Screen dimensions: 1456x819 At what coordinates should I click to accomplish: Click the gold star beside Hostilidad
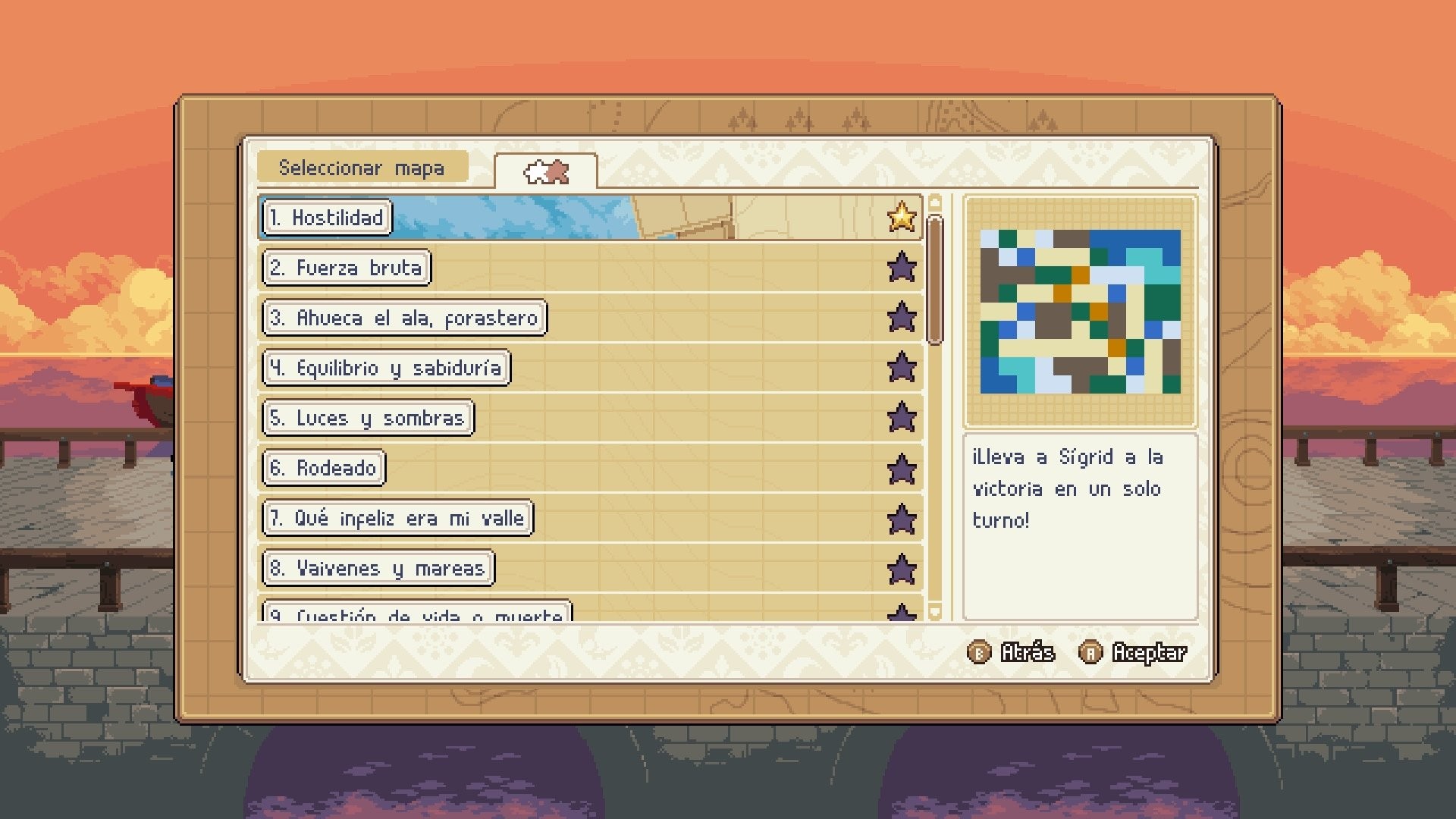coord(902,218)
